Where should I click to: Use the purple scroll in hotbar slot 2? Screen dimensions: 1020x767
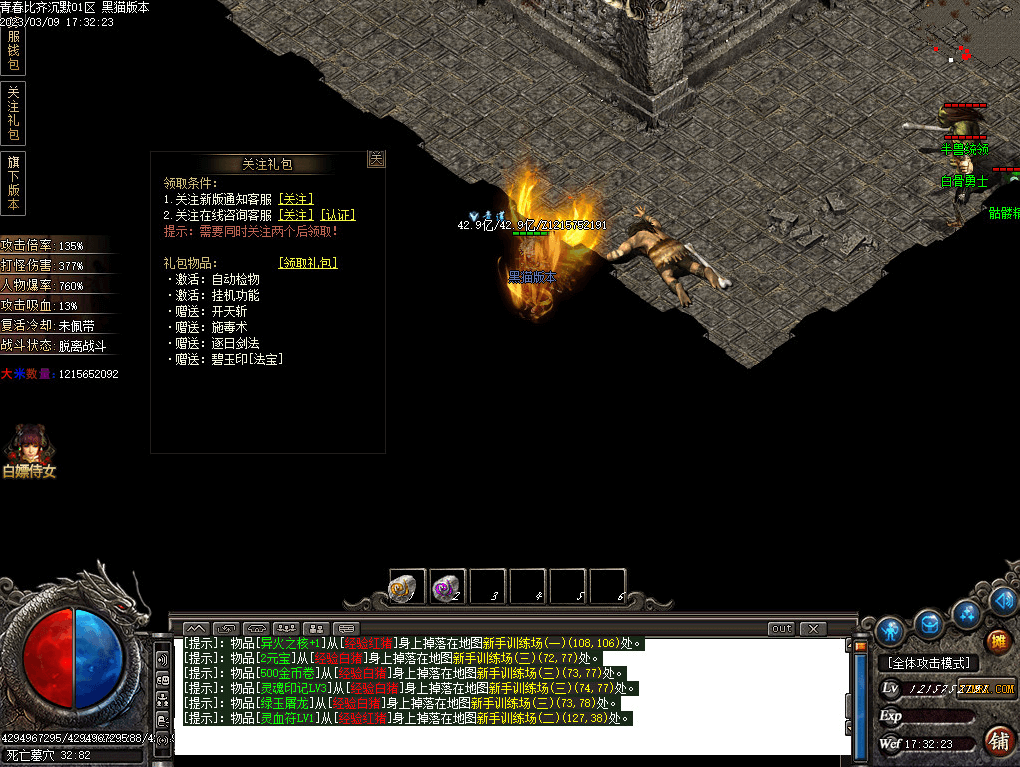coord(447,587)
